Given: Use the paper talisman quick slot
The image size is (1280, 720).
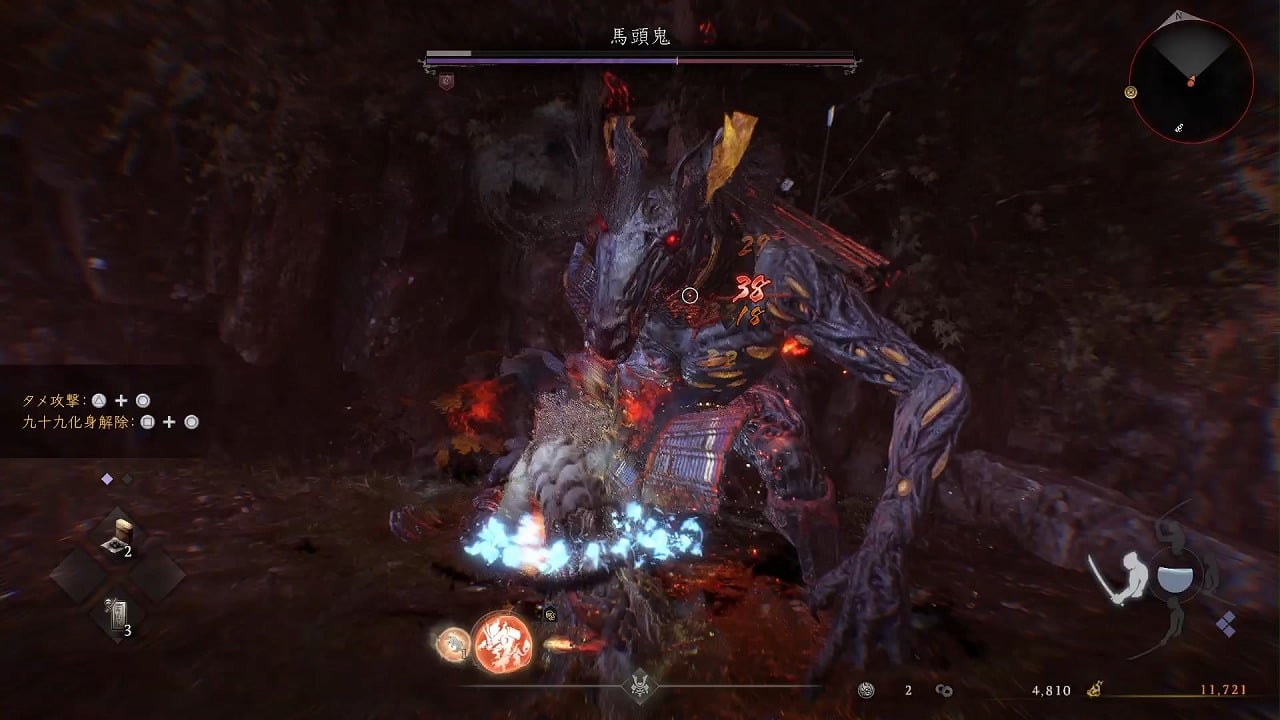Looking at the screenshot, I should [x=117, y=612].
